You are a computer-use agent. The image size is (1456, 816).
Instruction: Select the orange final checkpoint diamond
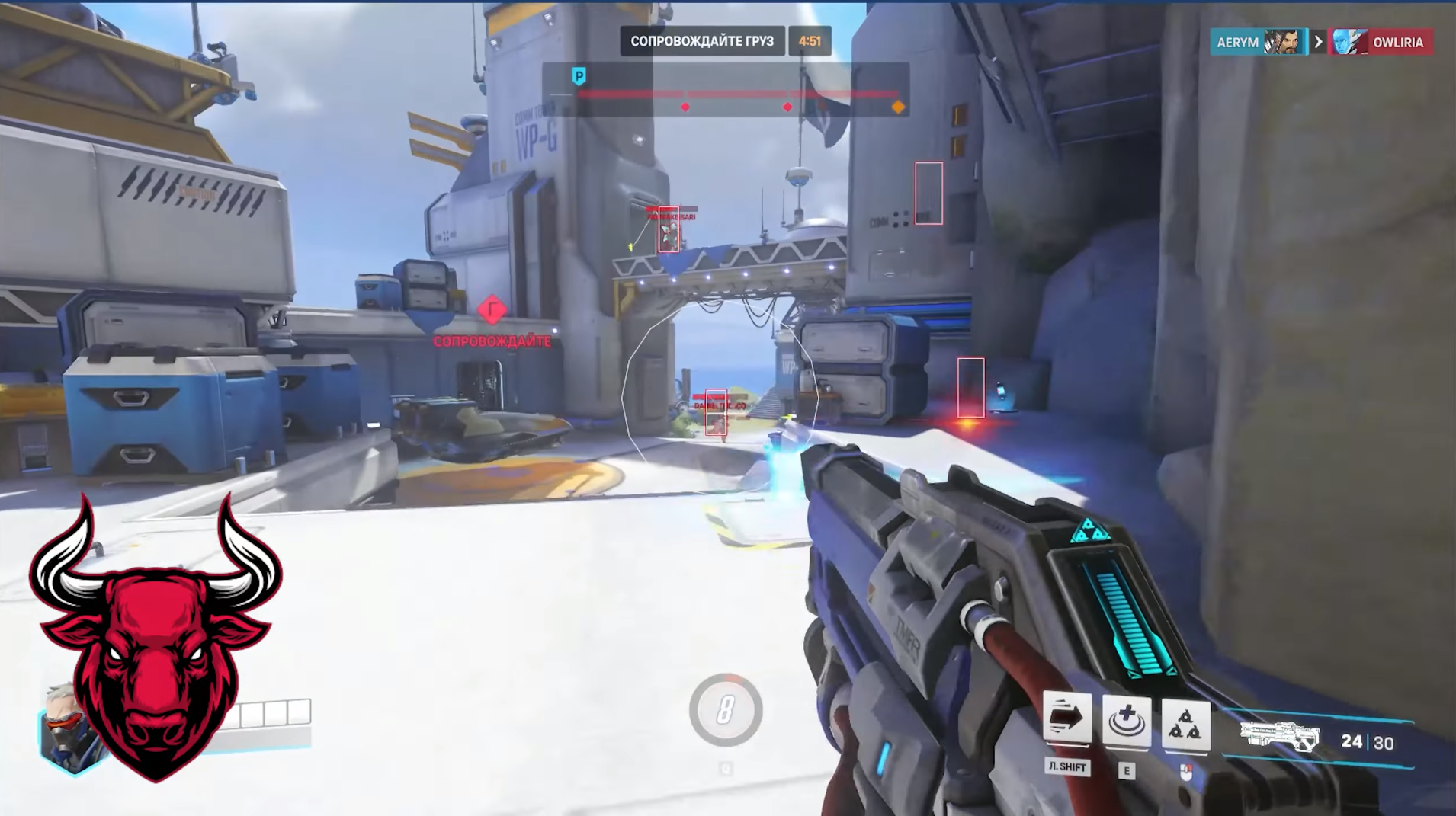[898, 107]
